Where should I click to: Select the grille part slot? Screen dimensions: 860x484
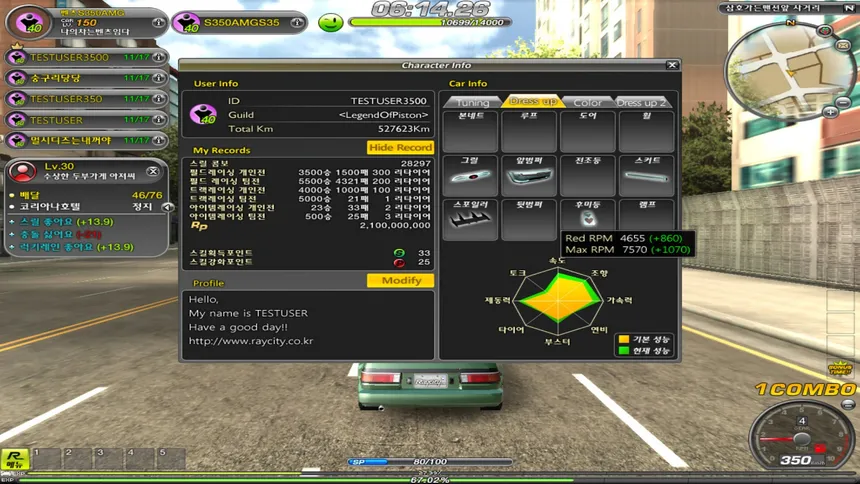tap(470, 175)
